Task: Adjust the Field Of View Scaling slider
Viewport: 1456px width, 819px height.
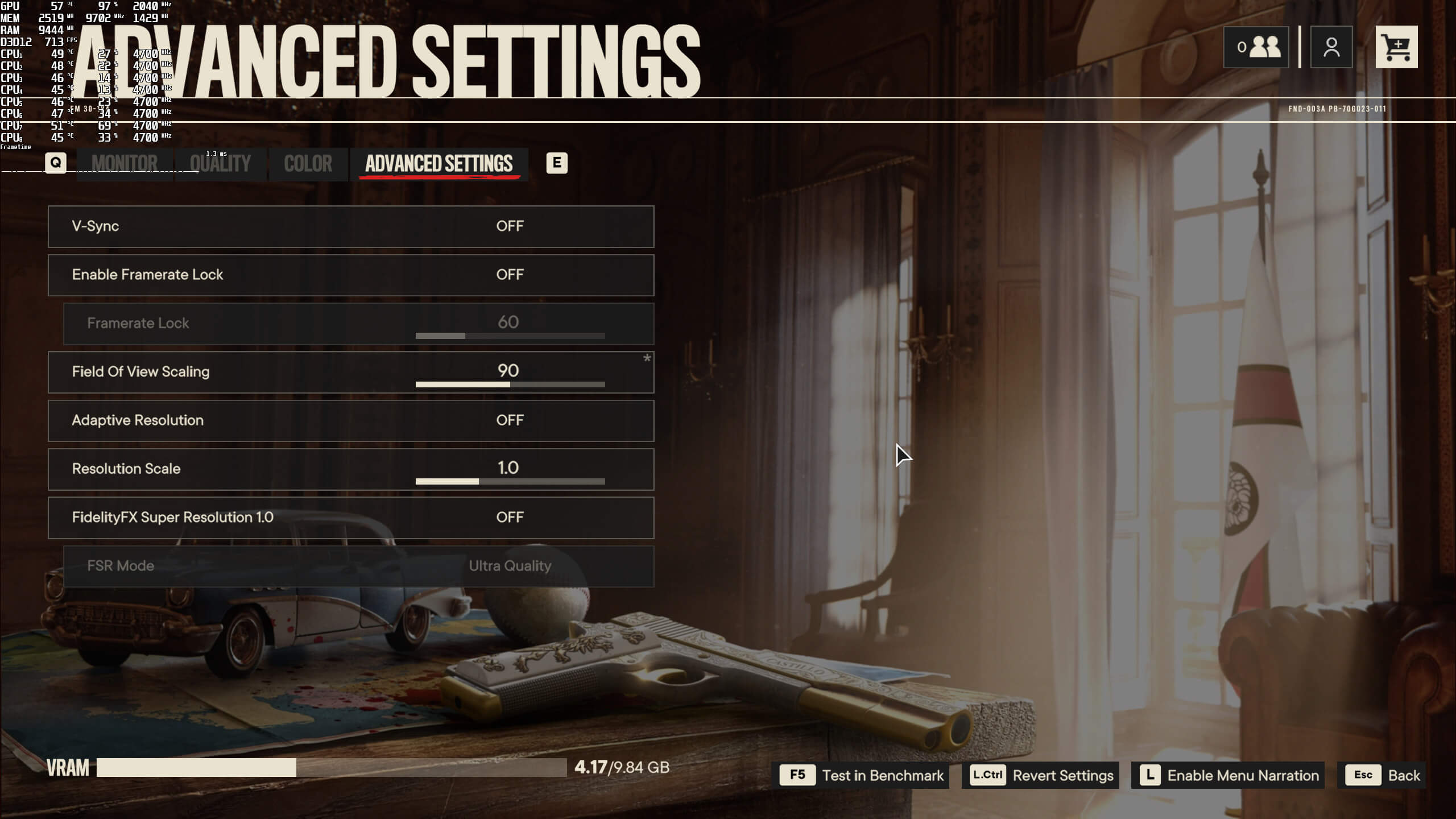Action: [510, 384]
